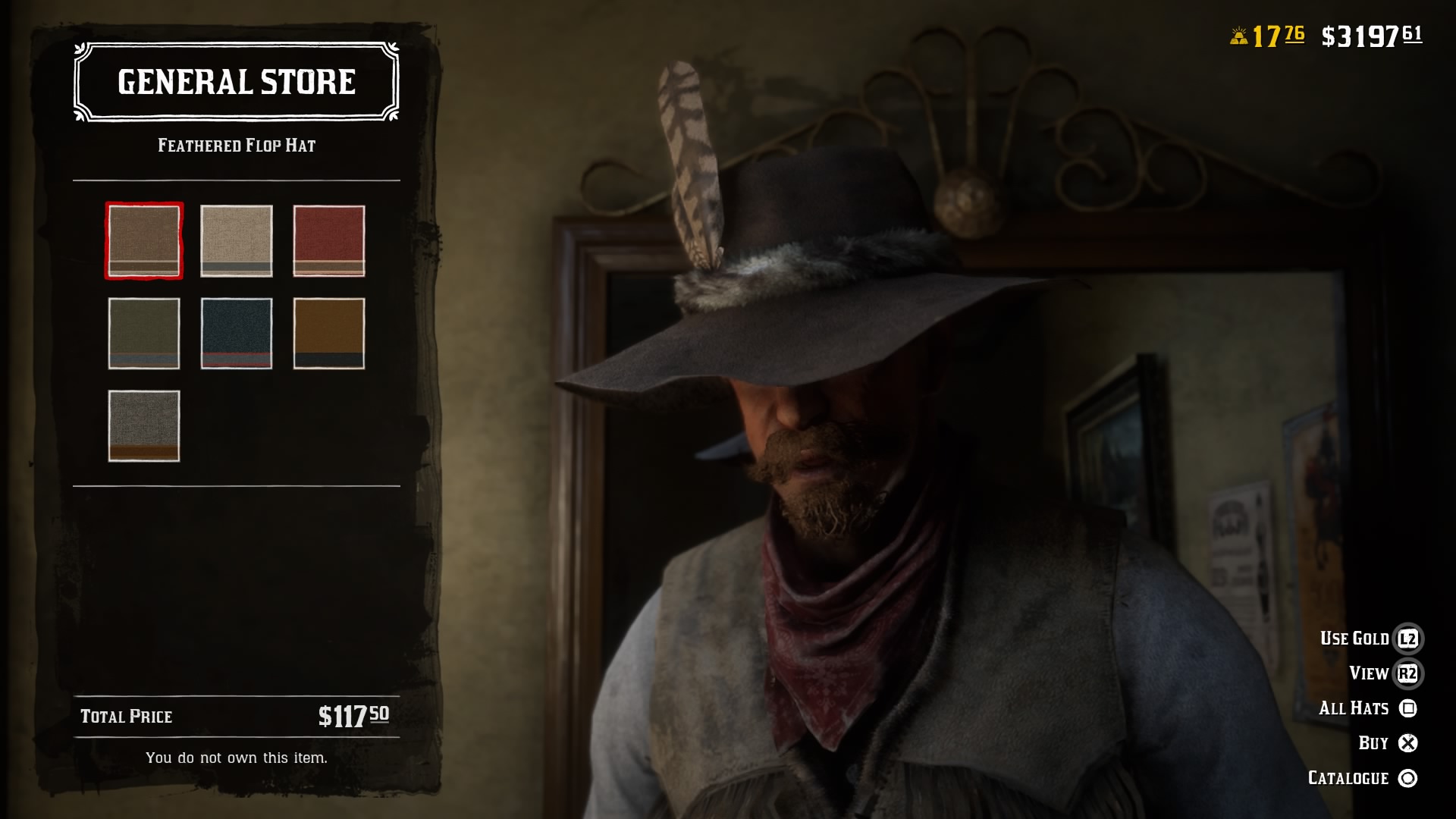Select the dark blue hat color variant
This screenshot has height=819, width=1456.
tap(237, 334)
